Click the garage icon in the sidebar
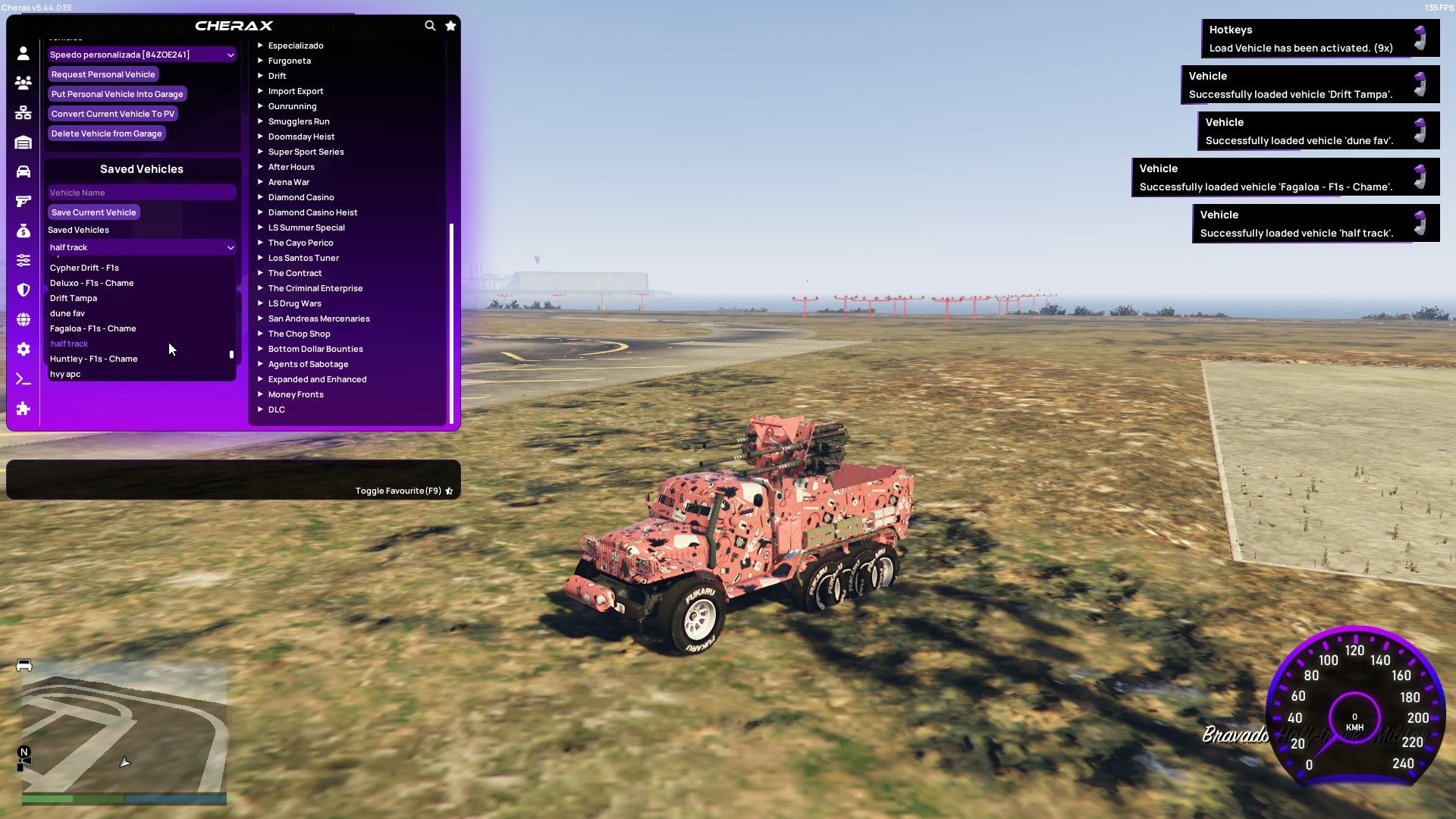The height and width of the screenshot is (819, 1456). [x=23, y=142]
